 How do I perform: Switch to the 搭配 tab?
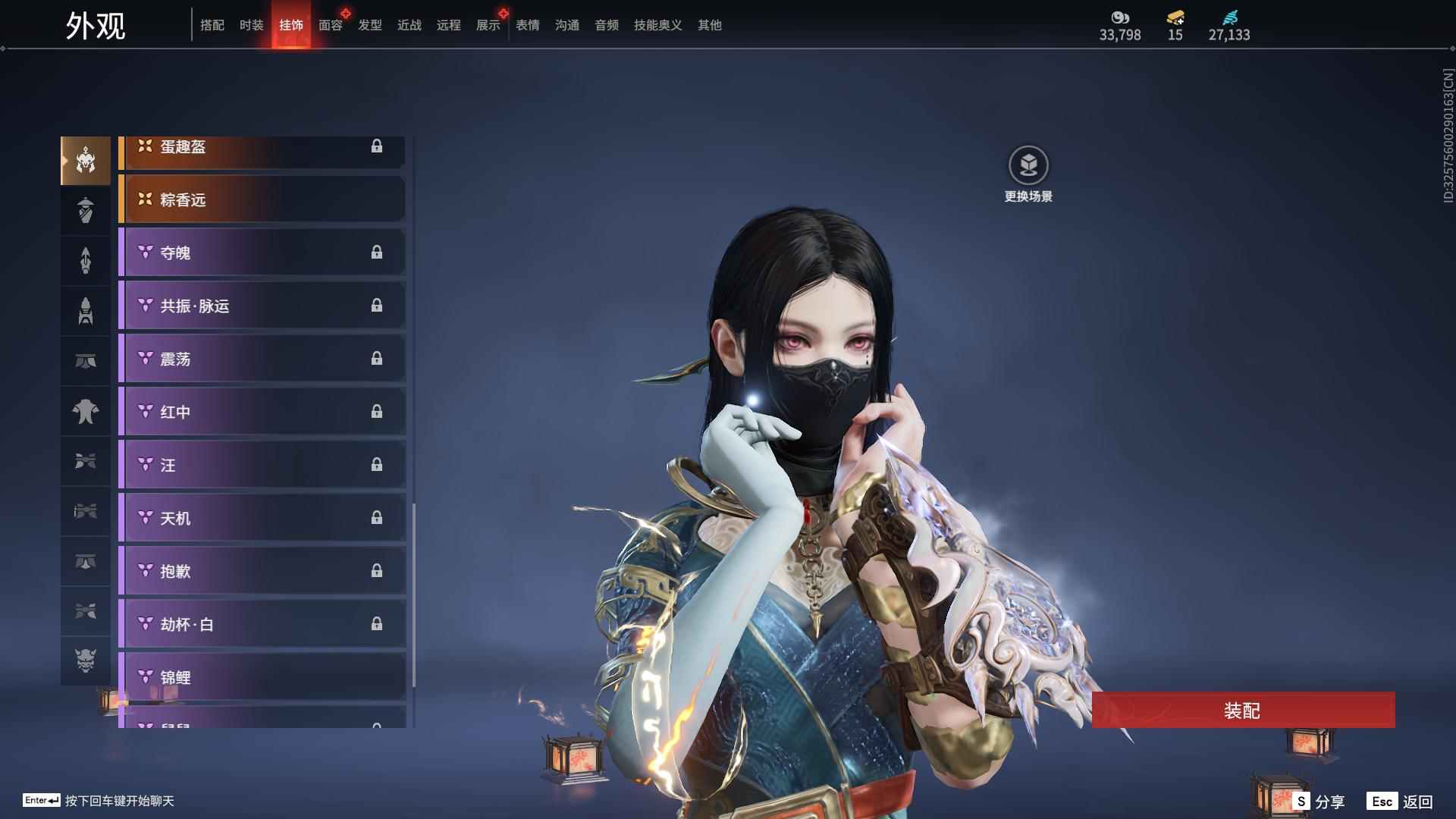(212, 25)
